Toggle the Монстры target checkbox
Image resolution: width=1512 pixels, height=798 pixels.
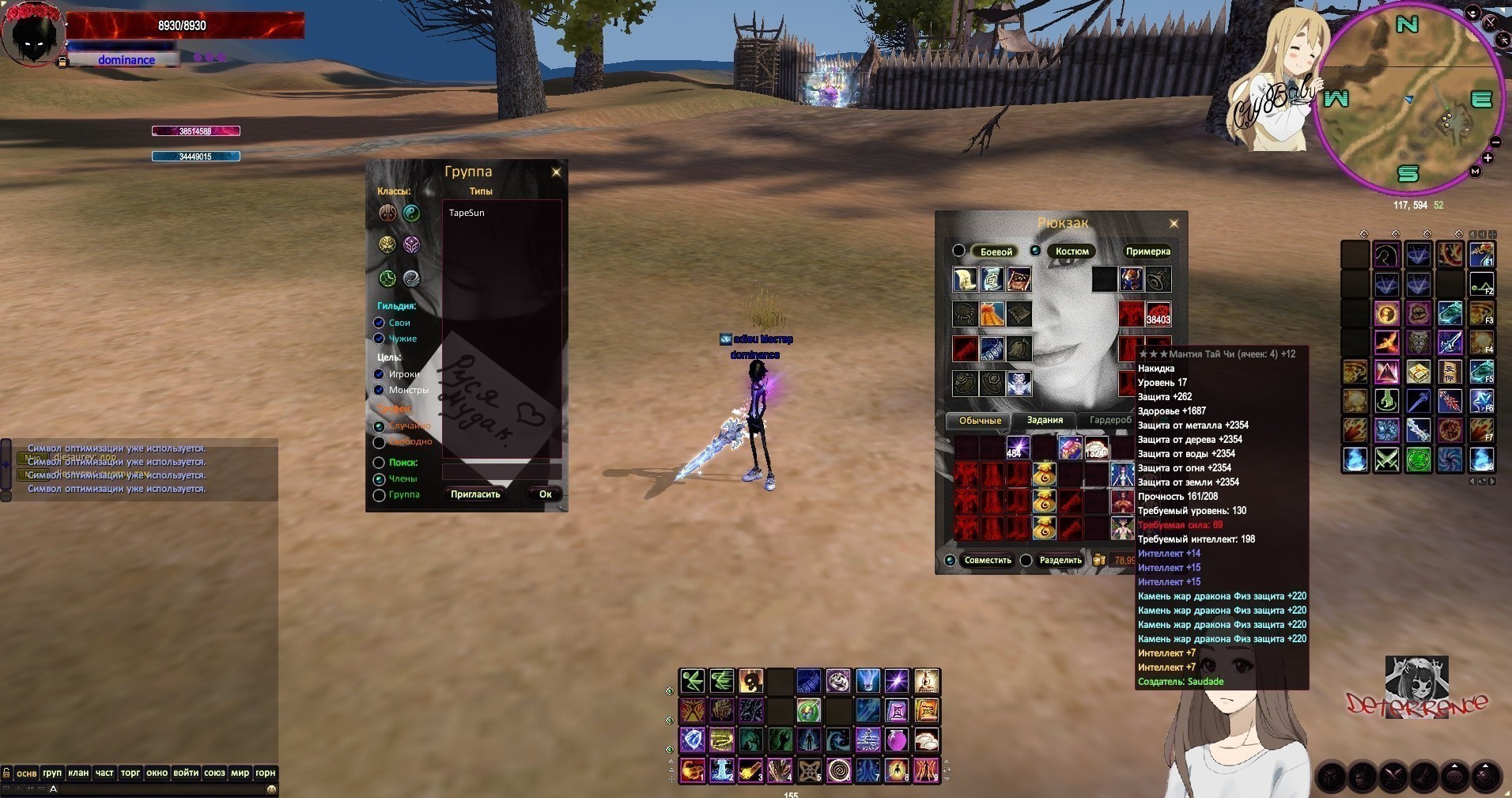click(x=380, y=390)
